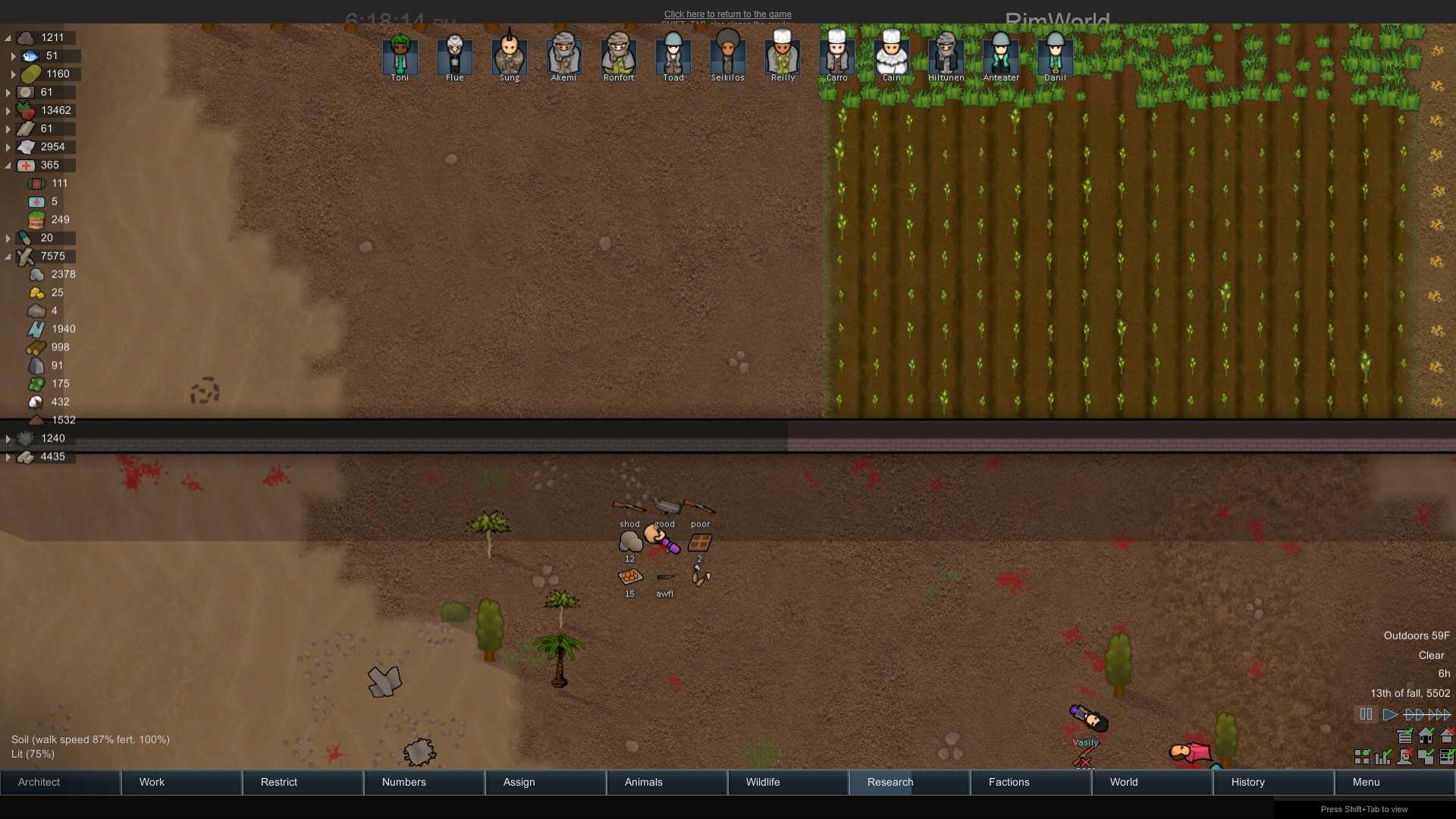Open the game Menu

coord(1395,782)
